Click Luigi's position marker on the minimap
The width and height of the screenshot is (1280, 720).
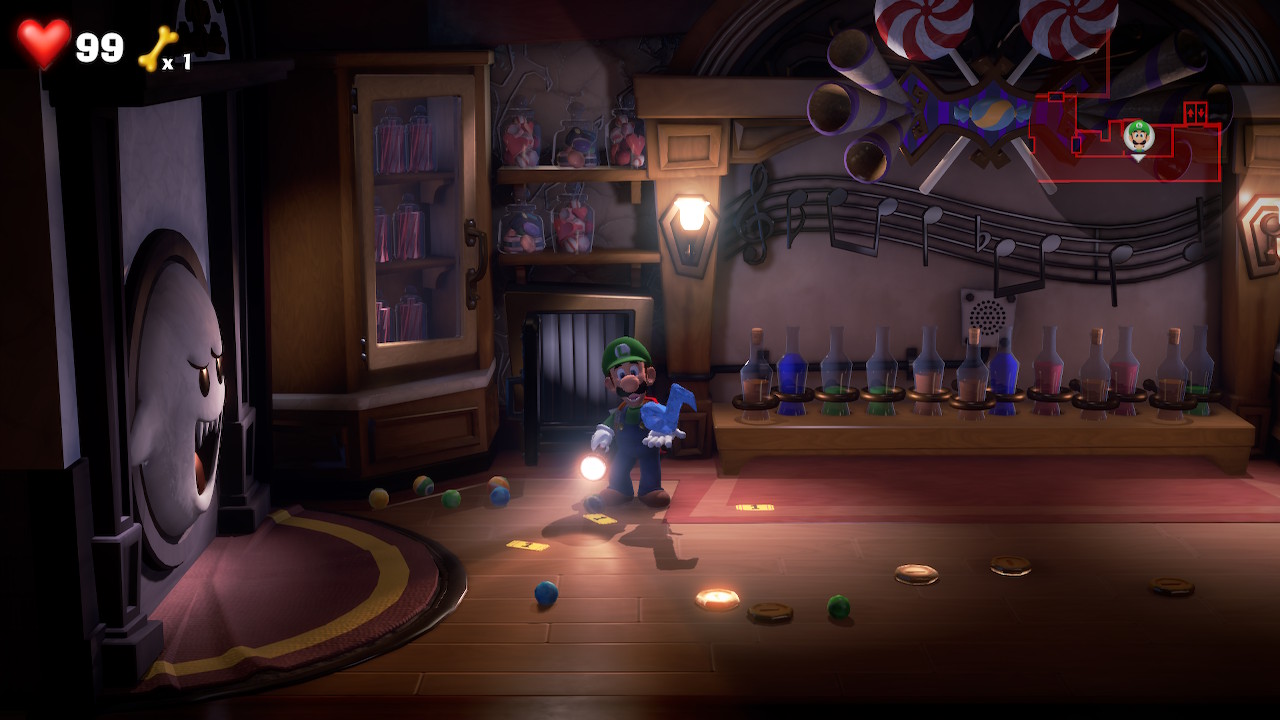tap(1138, 136)
